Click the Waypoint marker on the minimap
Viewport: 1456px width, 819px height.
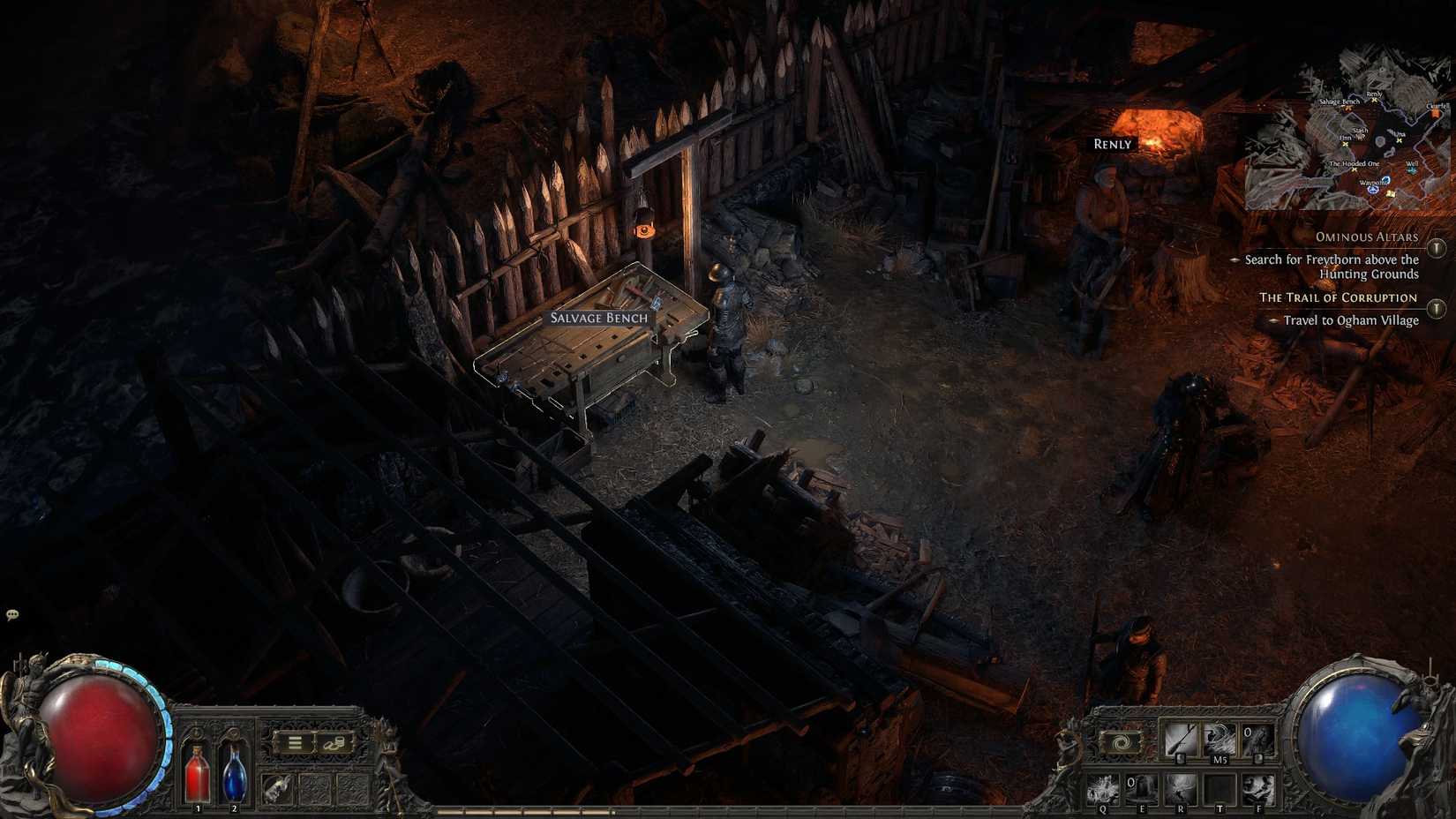coord(1373,190)
